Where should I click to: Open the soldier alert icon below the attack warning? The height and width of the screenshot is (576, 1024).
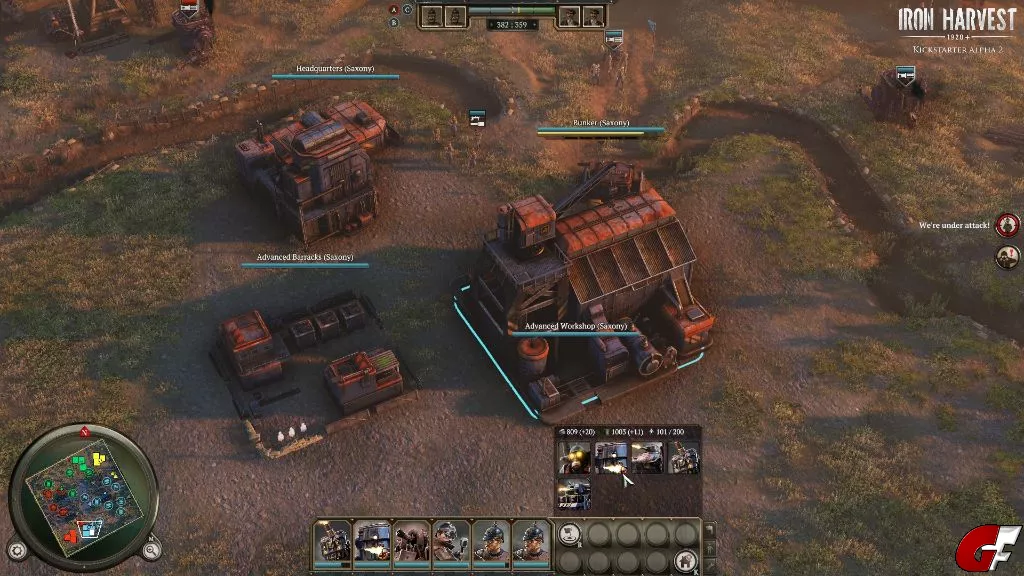pyautogui.click(x=1007, y=256)
